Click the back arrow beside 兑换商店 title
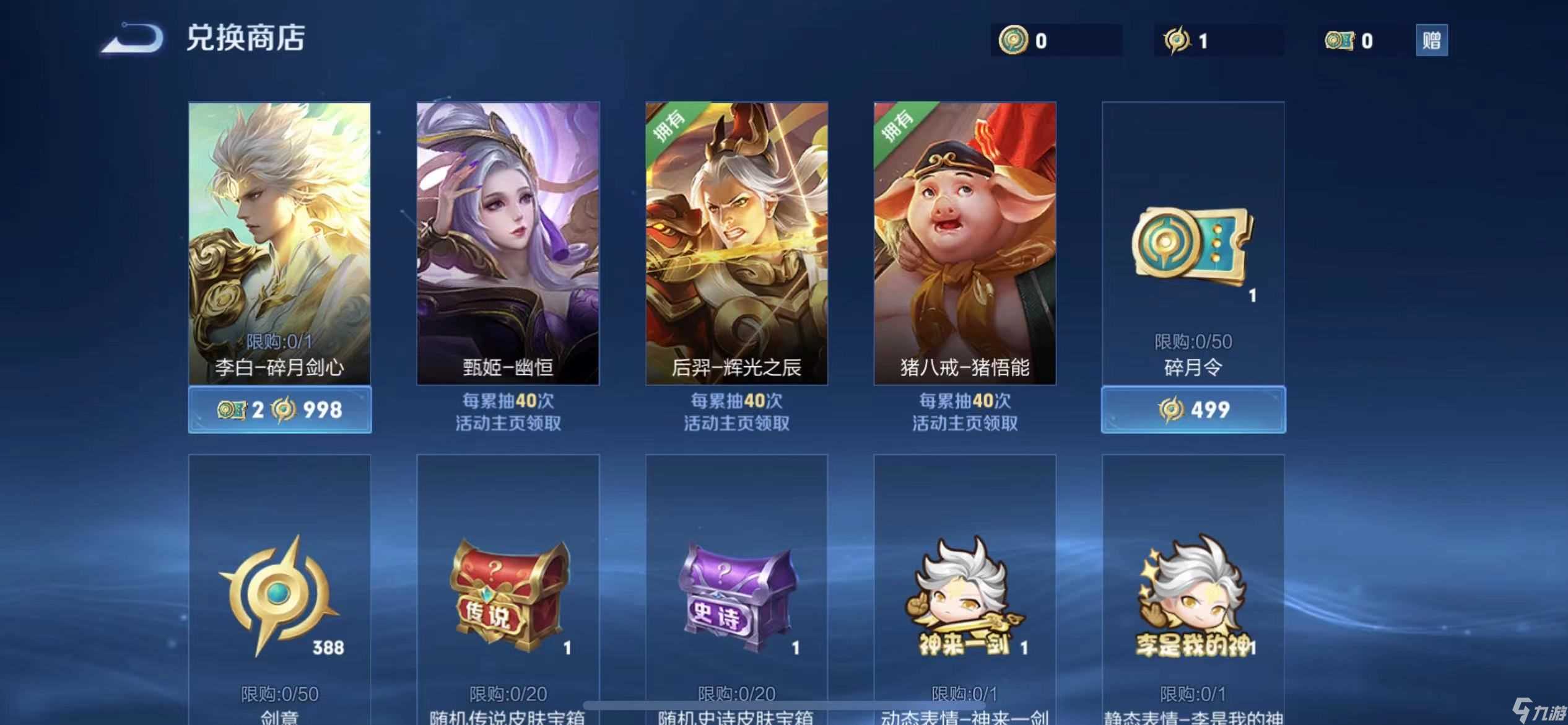 point(130,39)
